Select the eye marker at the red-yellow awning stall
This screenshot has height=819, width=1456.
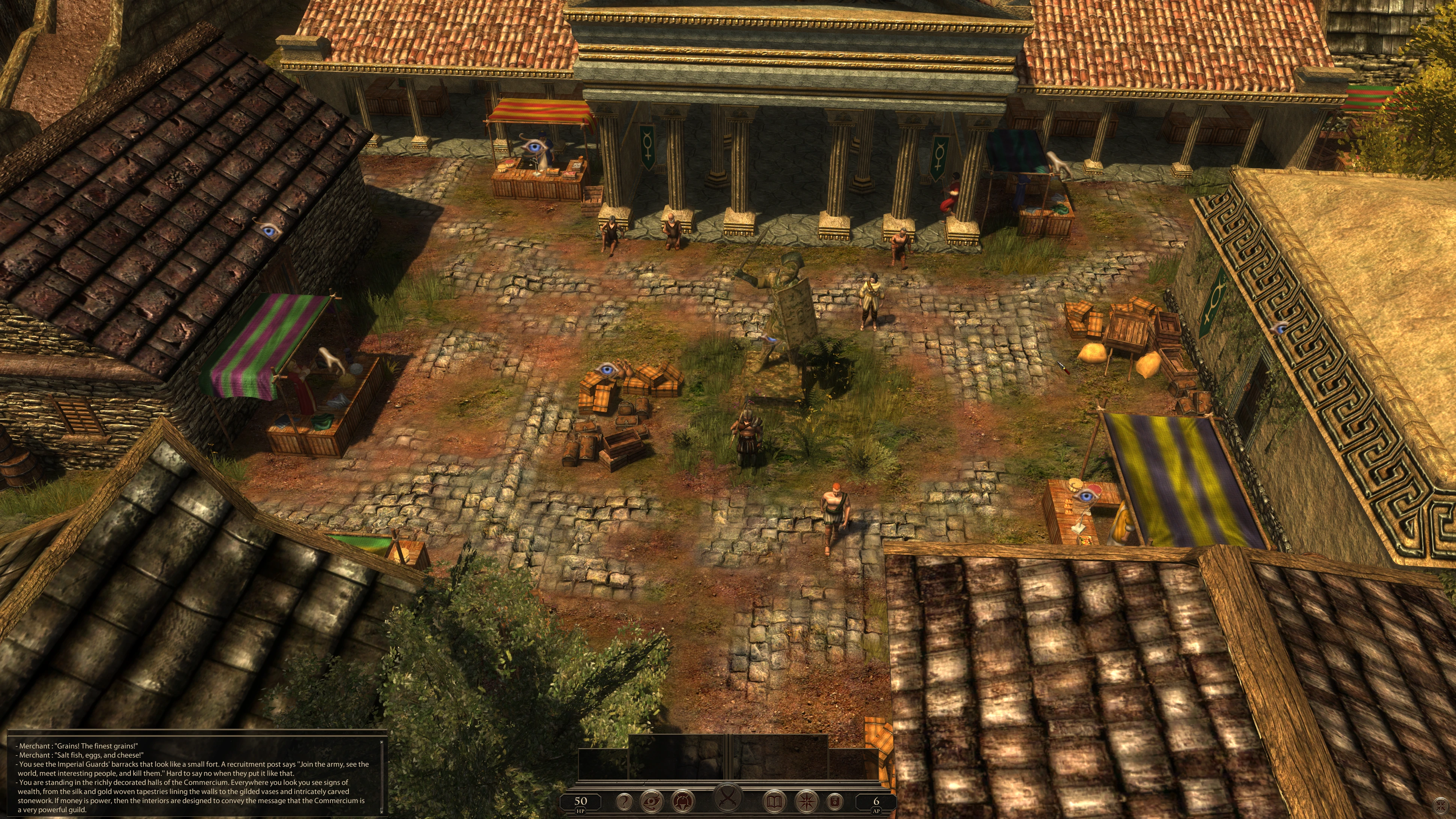[x=533, y=146]
